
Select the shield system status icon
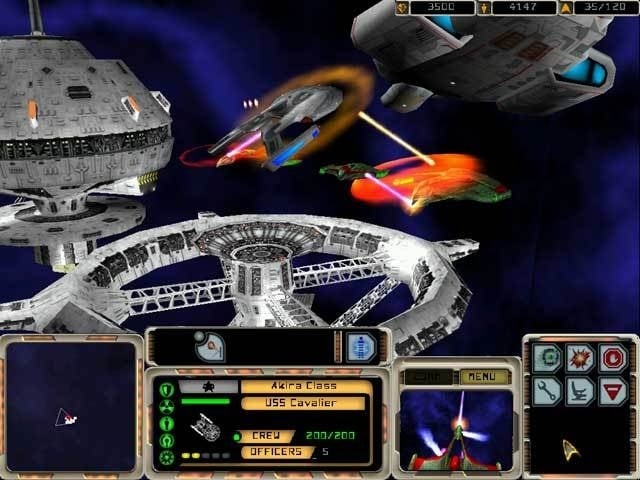(x=166, y=388)
